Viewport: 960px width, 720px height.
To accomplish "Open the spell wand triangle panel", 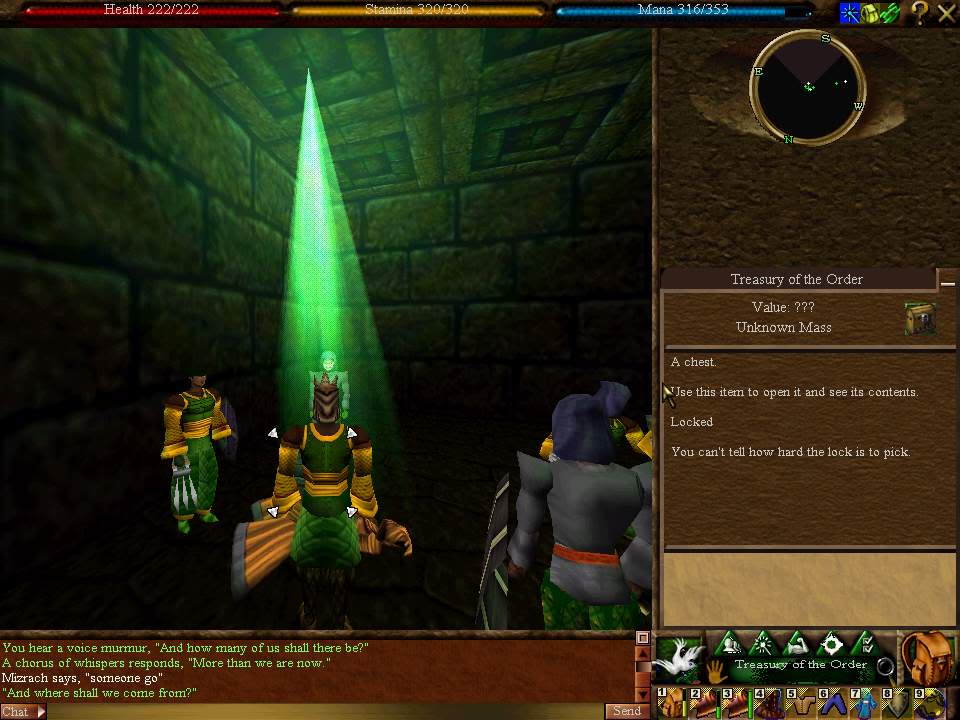I will point(763,644).
